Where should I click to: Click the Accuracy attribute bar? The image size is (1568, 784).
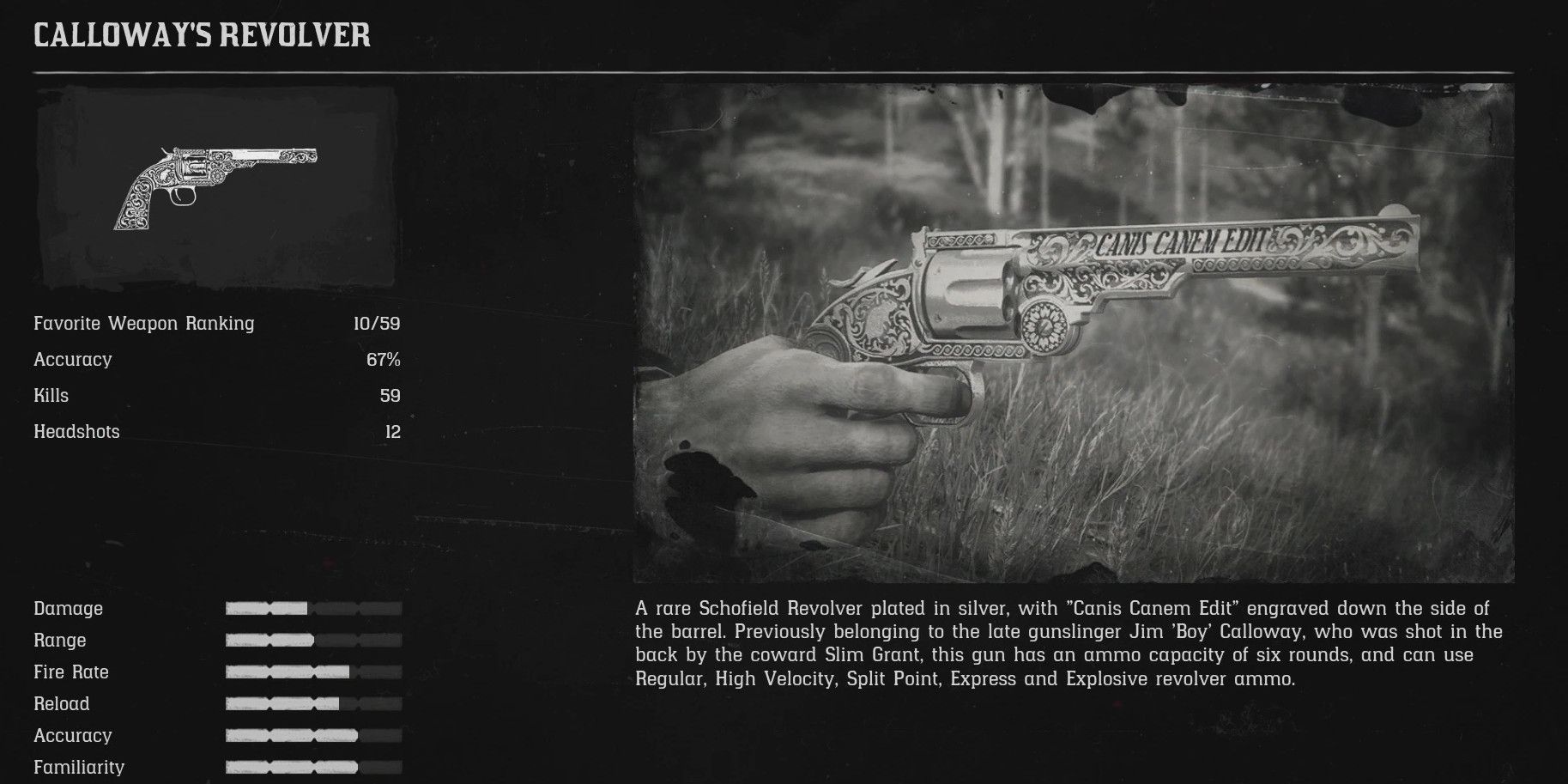coord(312,735)
